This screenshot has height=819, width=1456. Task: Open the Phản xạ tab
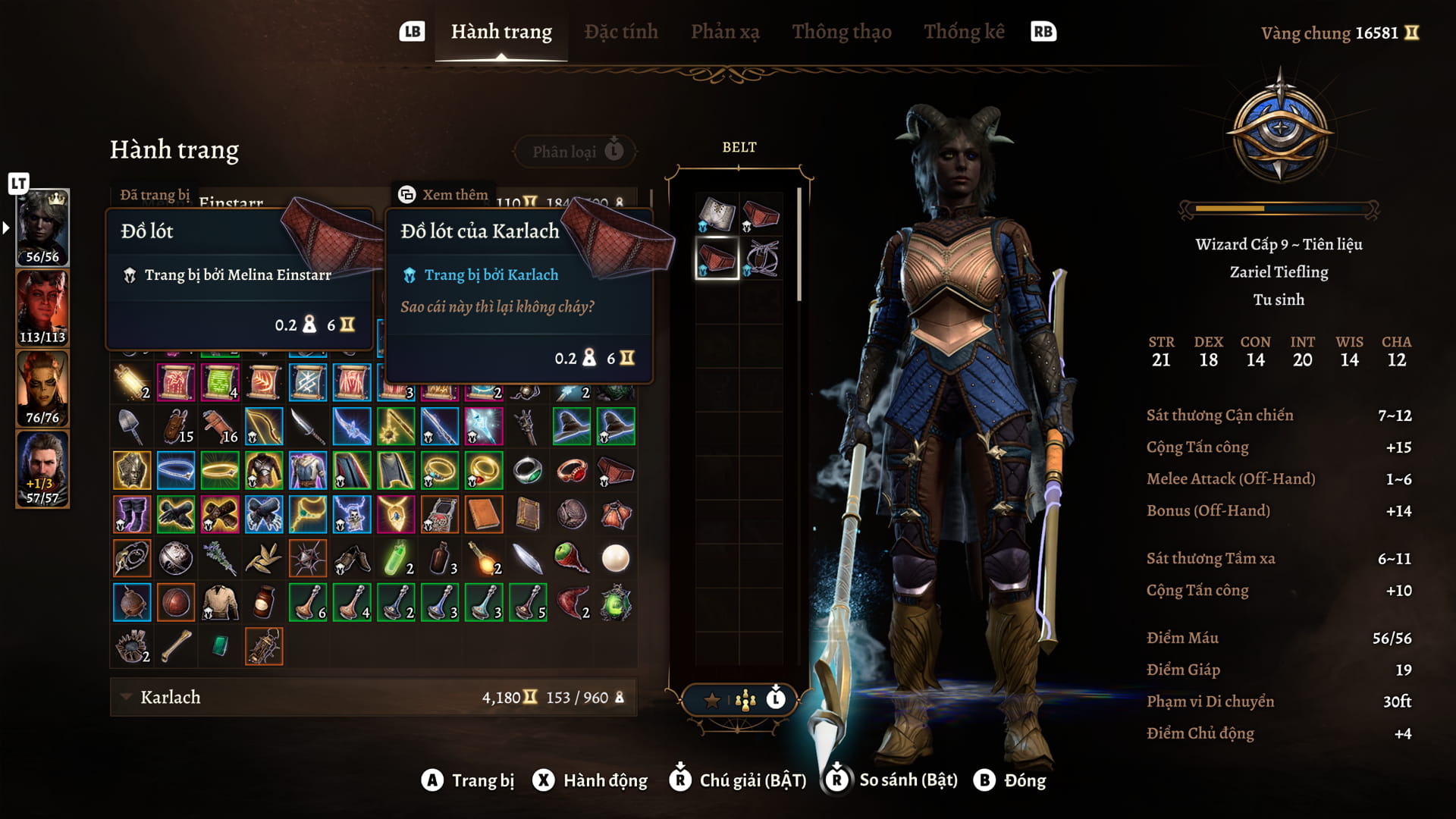(x=724, y=32)
